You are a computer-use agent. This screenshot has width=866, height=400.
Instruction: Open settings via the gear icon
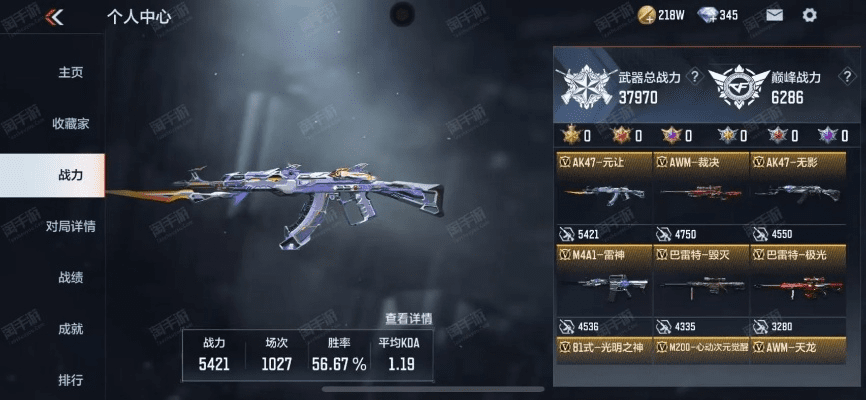tap(809, 15)
